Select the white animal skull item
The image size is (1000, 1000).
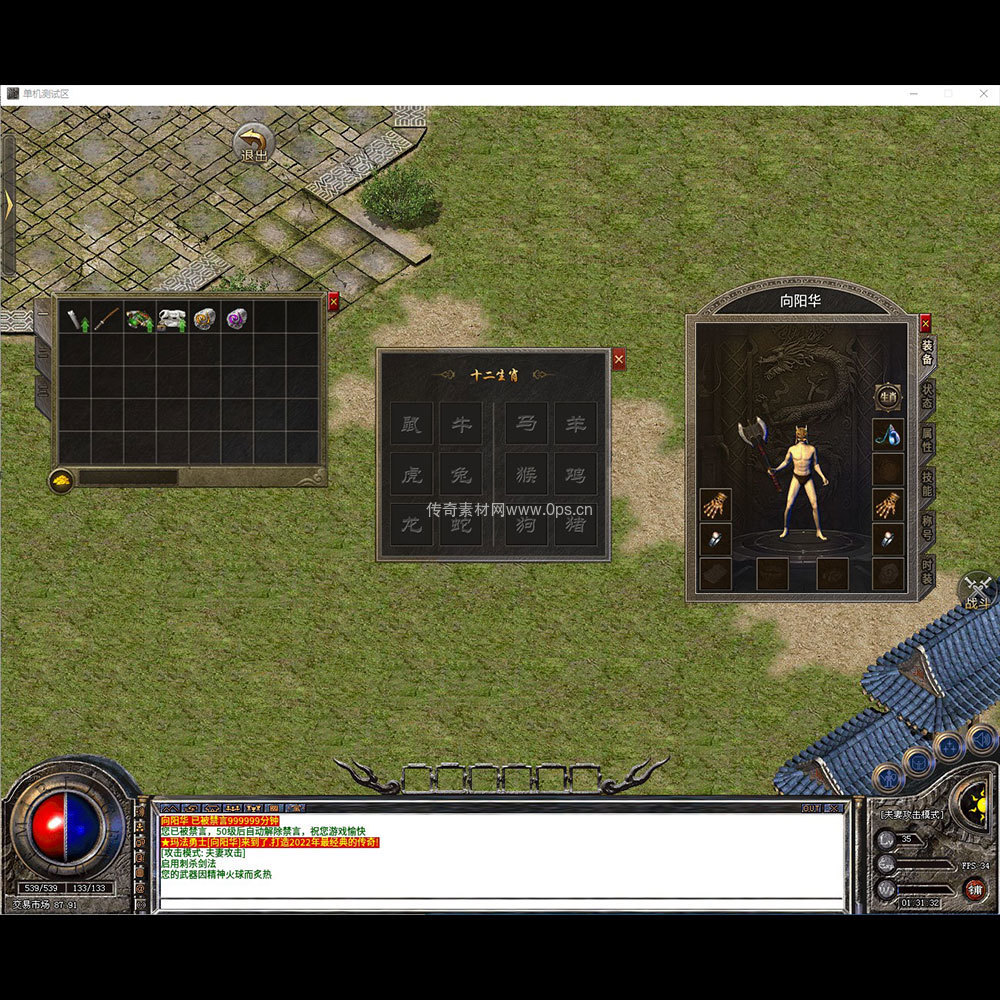(x=172, y=319)
